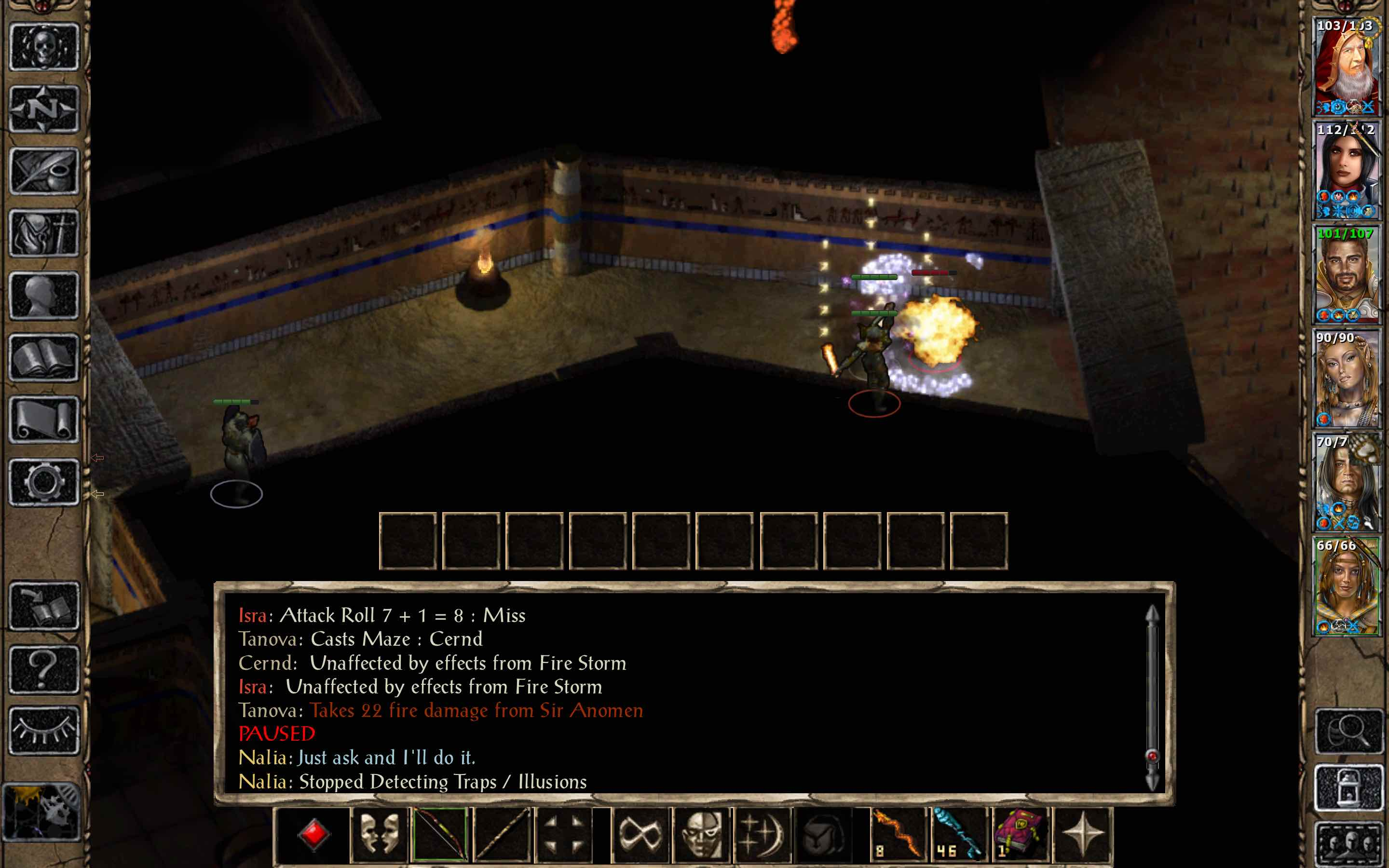Open the mage spellbook
Screen dimensions: 1389x868
44,358
